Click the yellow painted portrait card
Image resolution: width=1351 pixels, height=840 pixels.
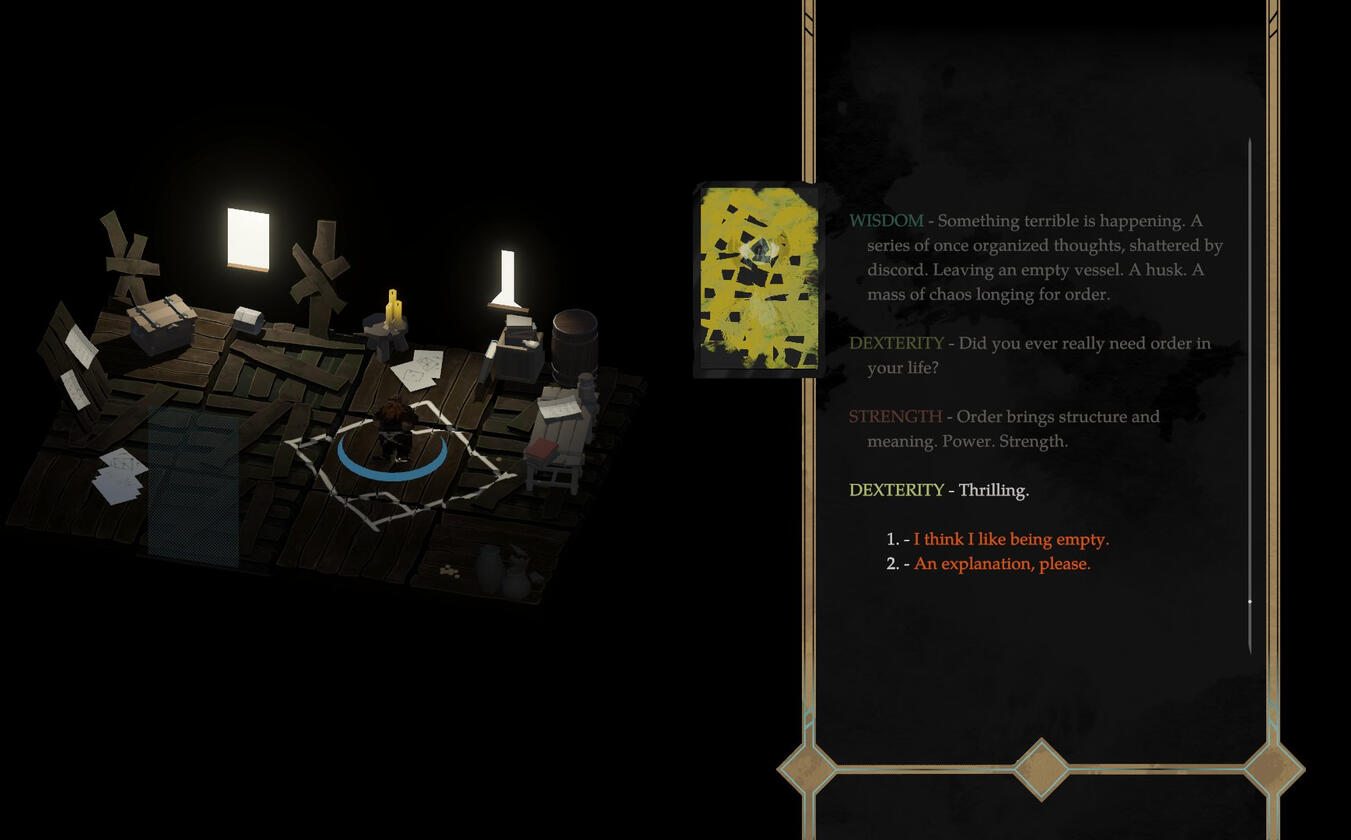(759, 279)
